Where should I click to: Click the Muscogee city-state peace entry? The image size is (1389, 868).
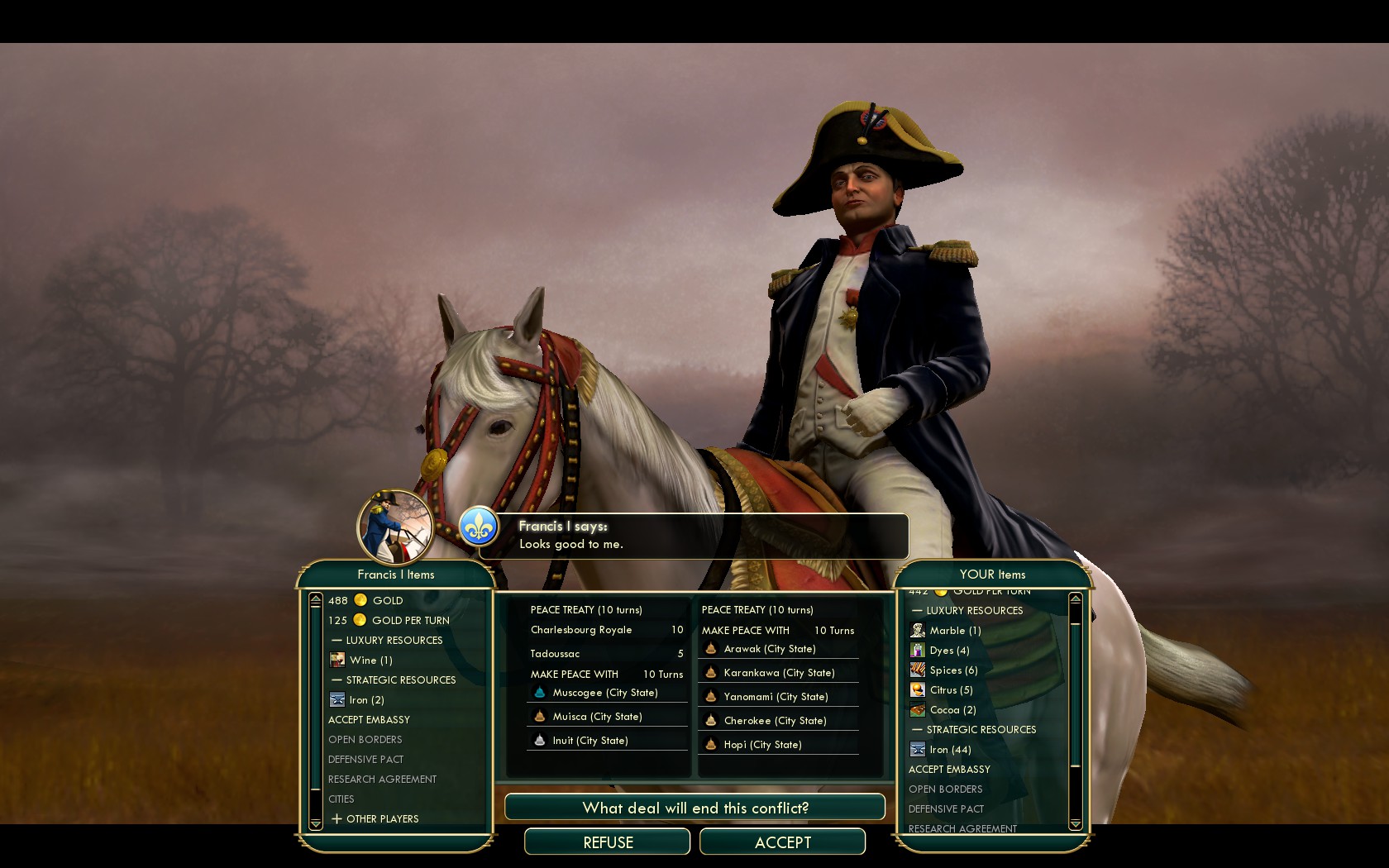click(x=605, y=693)
